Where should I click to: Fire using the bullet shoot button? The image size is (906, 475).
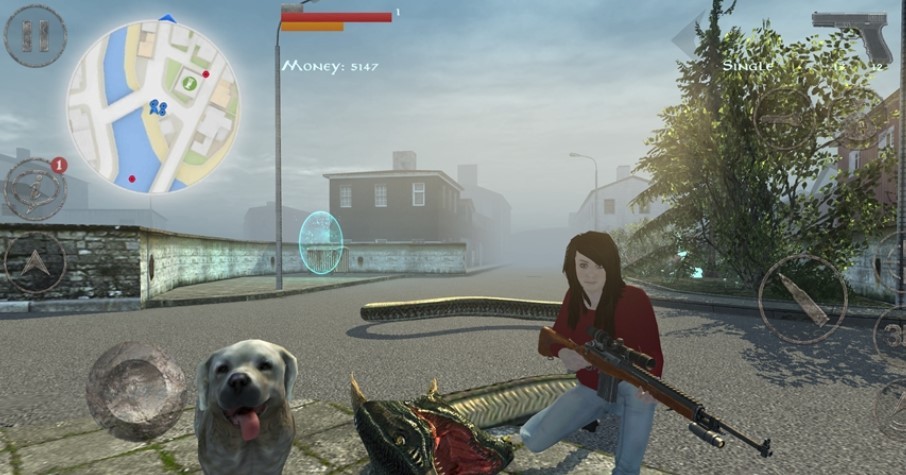802,298
